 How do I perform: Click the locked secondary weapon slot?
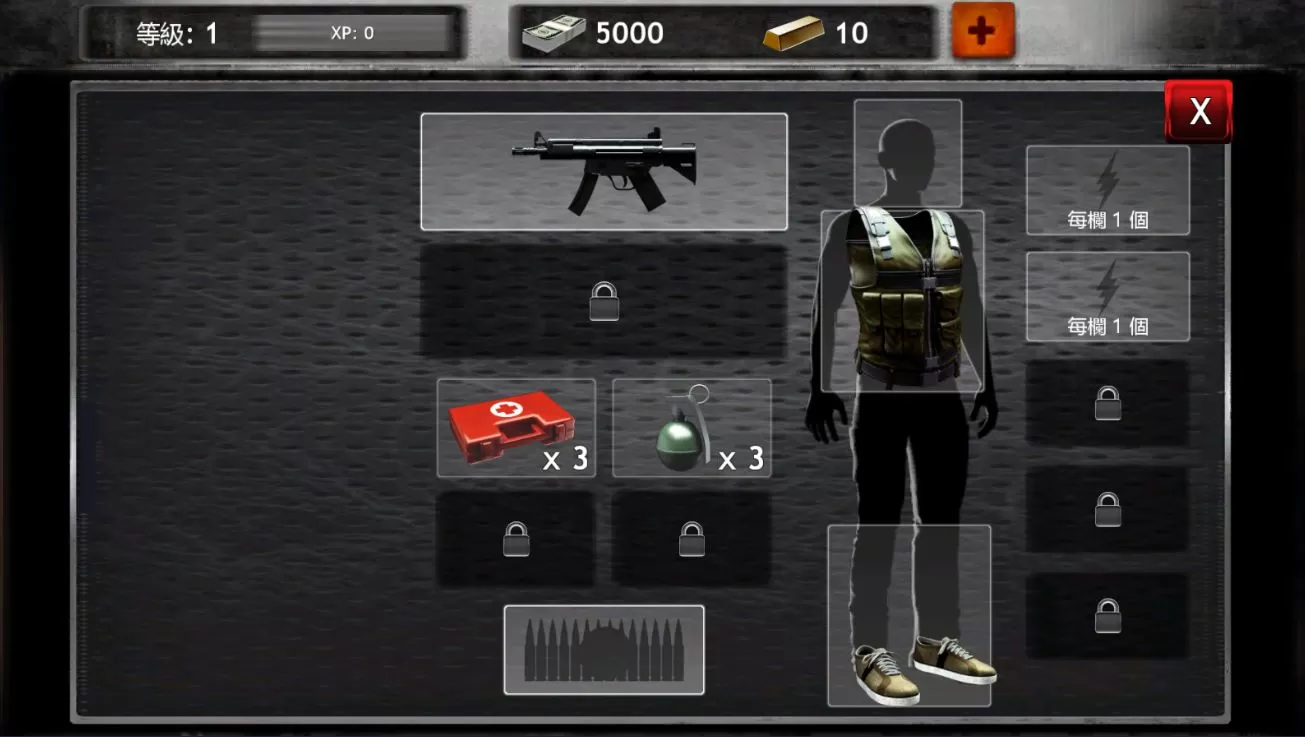[x=603, y=301]
